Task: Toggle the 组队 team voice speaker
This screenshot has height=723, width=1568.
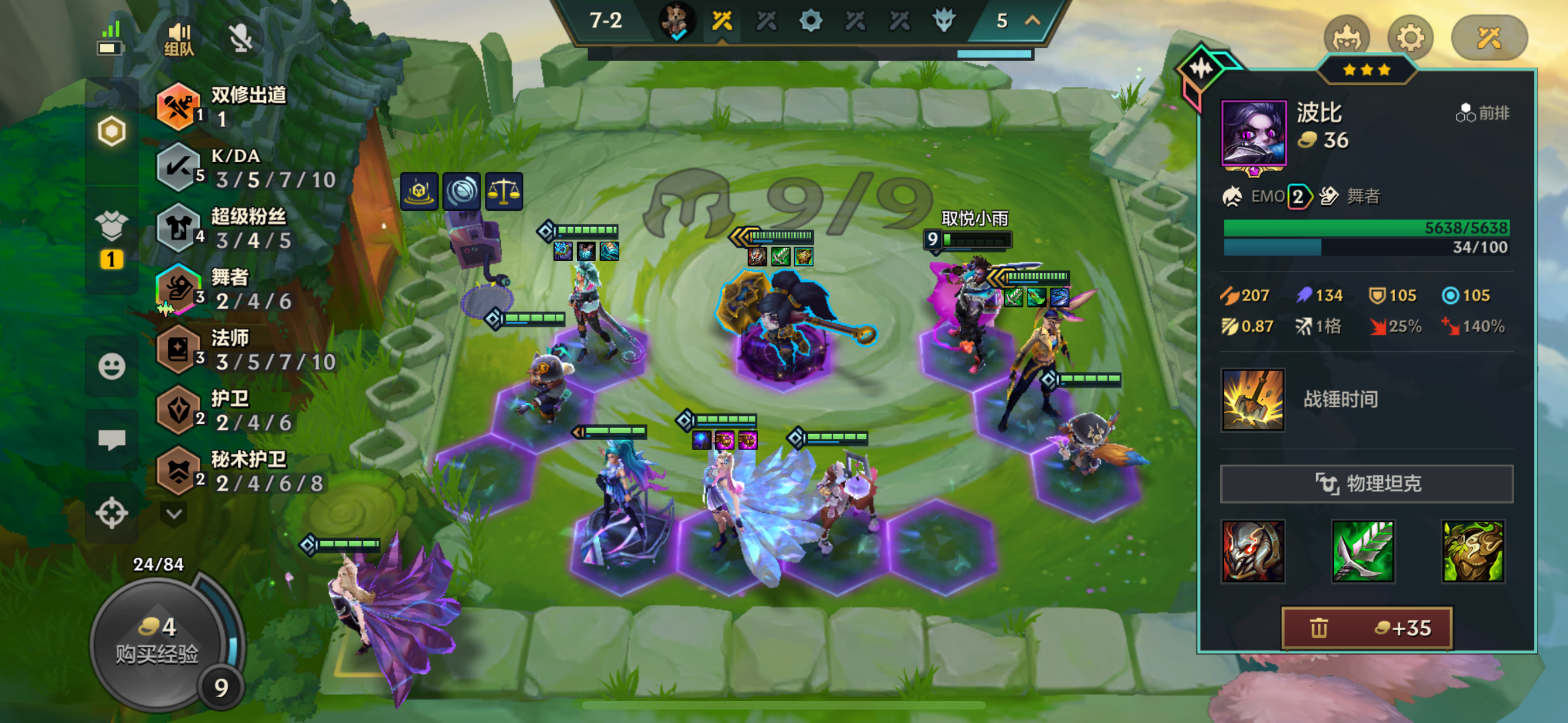Action: pyautogui.click(x=179, y=39)
